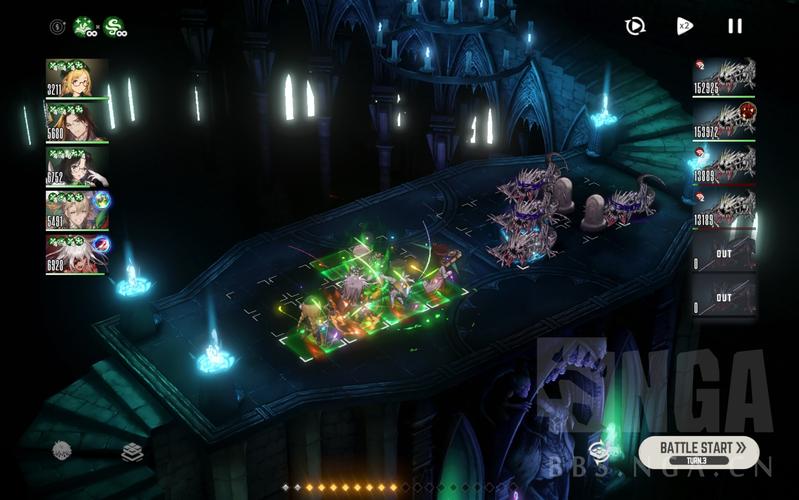Pick the white-haired character with 6320 HP
The image size is (799, 500).
(x=77, y=254)
